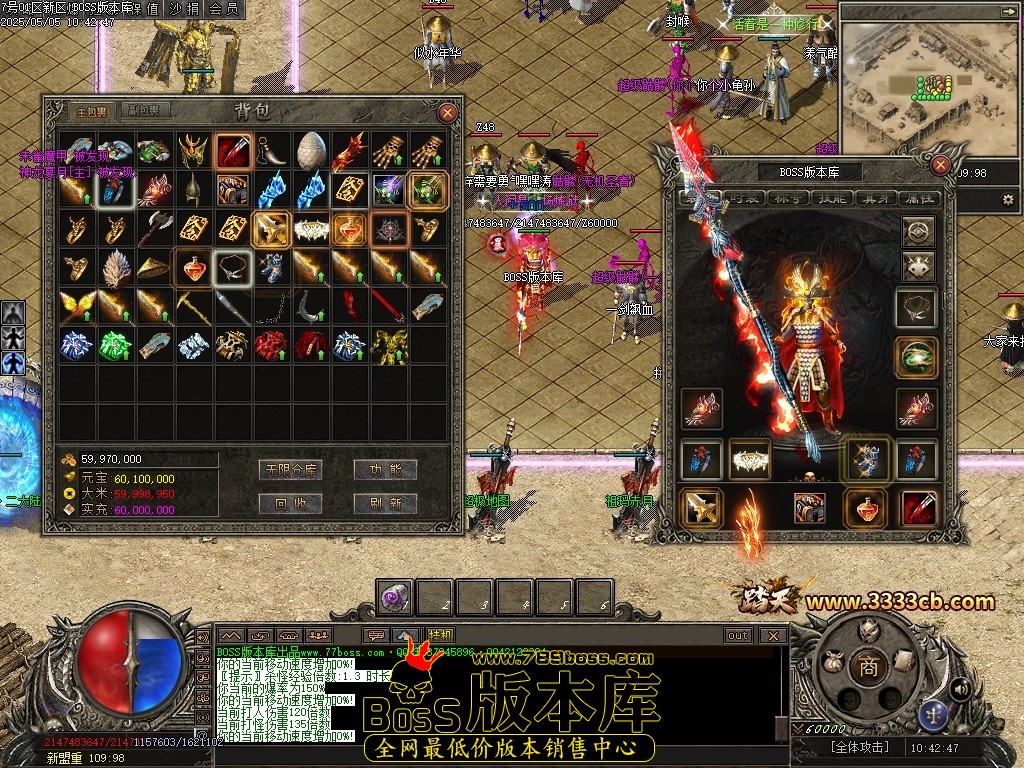The width and height of the screenshot is (1024, 768).
Task: Open the 商 shop button
Action: pos(869,668)
